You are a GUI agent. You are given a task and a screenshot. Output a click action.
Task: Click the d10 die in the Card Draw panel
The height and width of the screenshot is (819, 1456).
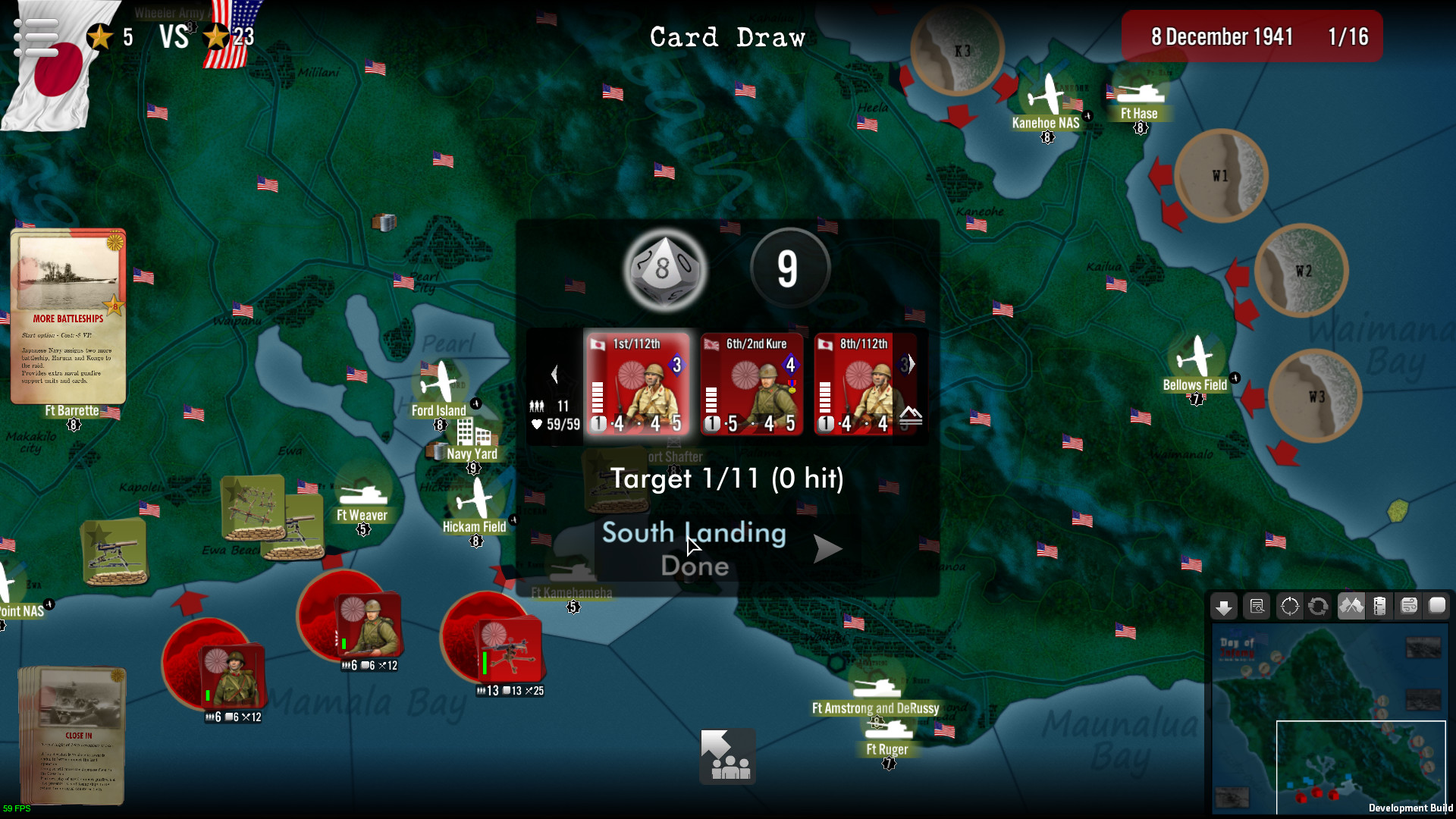pos(664,271)
